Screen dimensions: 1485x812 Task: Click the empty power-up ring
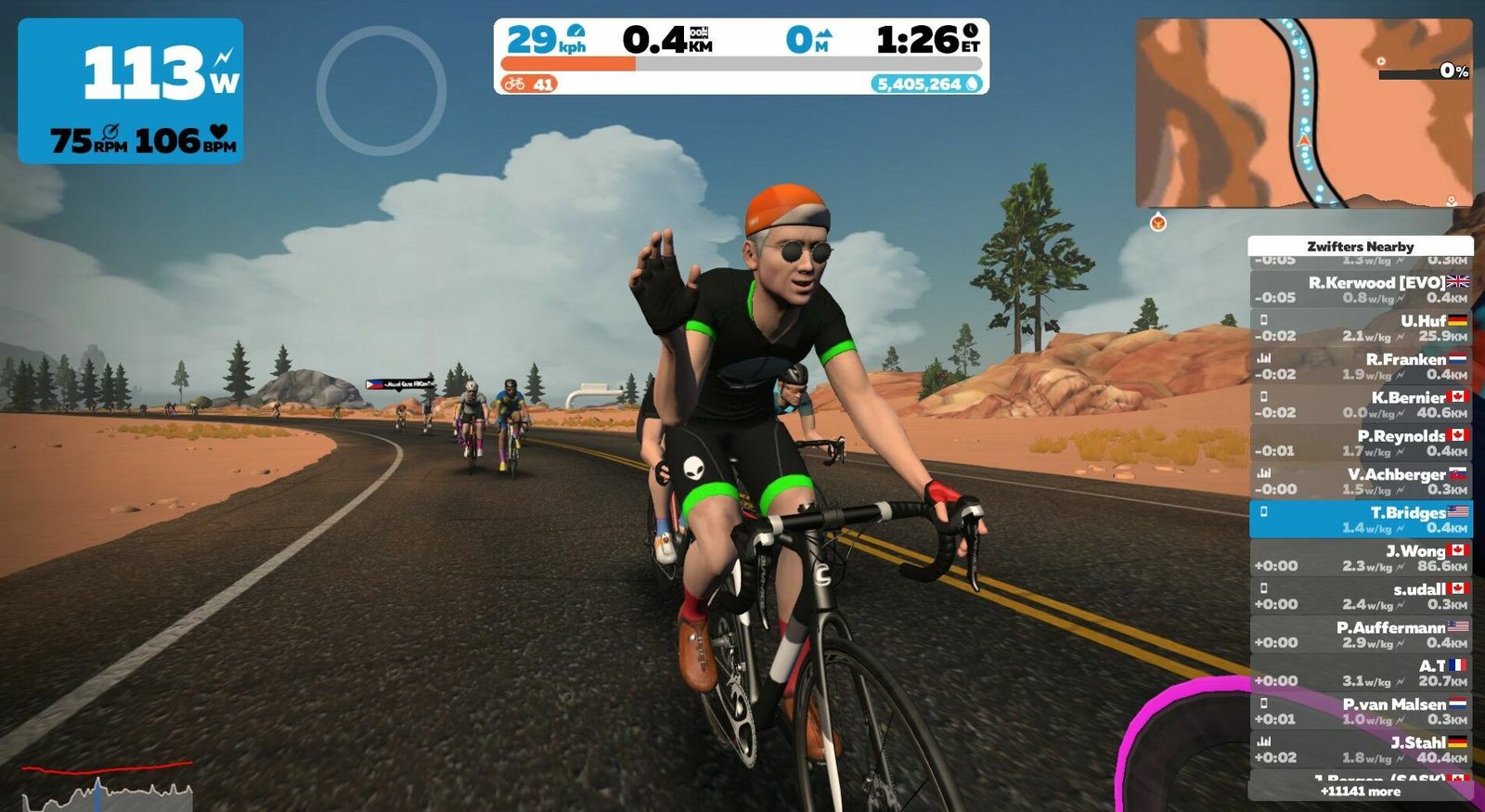pyautogui.click(x=381, y=90)
